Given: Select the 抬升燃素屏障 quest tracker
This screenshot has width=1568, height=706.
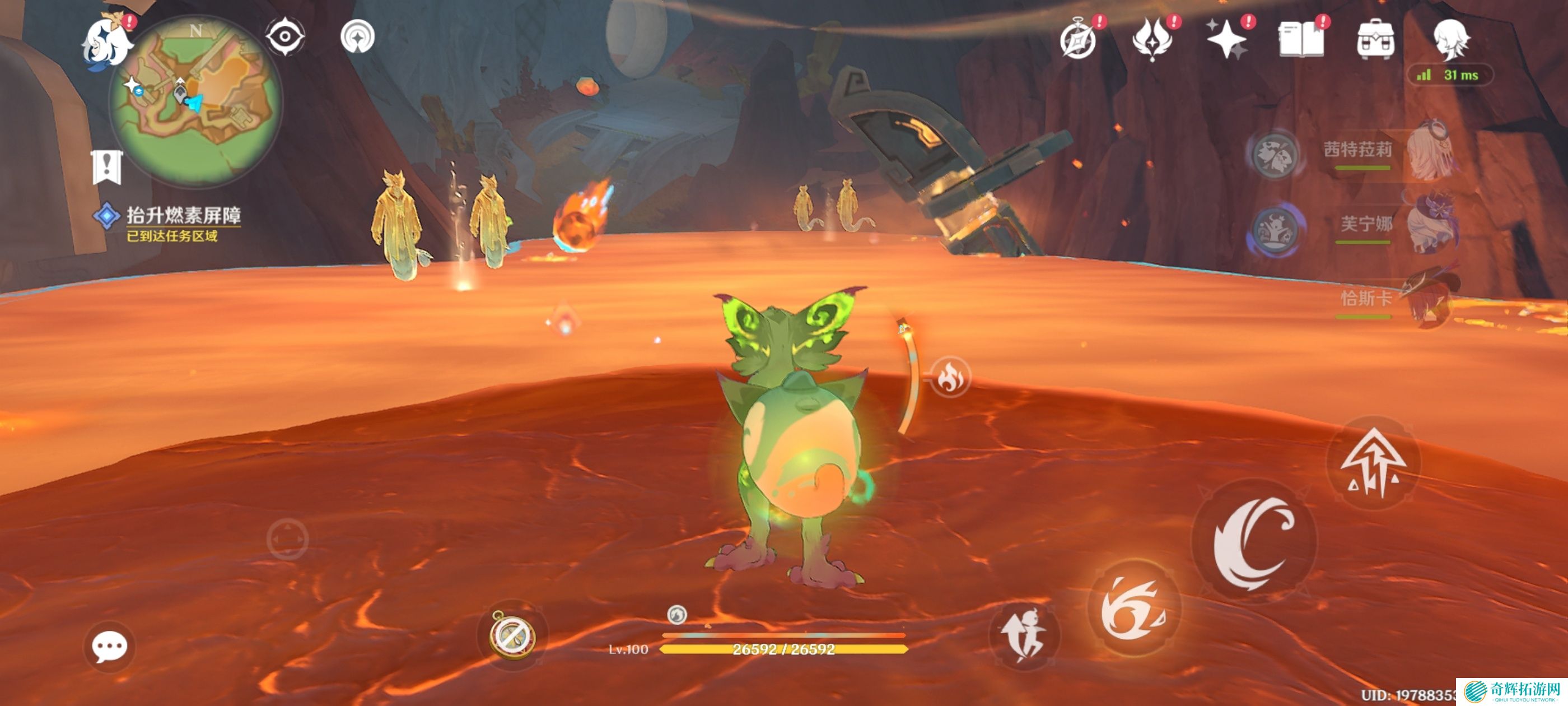Looking at the screenshot, I should click(x=183, y=216).
